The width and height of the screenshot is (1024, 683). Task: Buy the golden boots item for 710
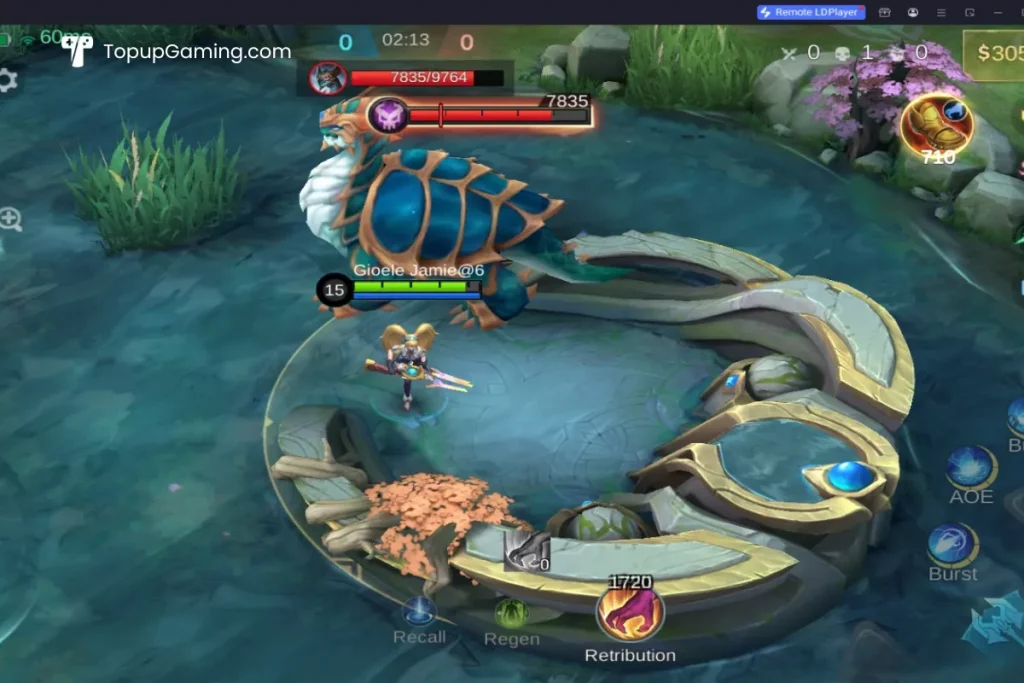937,125
